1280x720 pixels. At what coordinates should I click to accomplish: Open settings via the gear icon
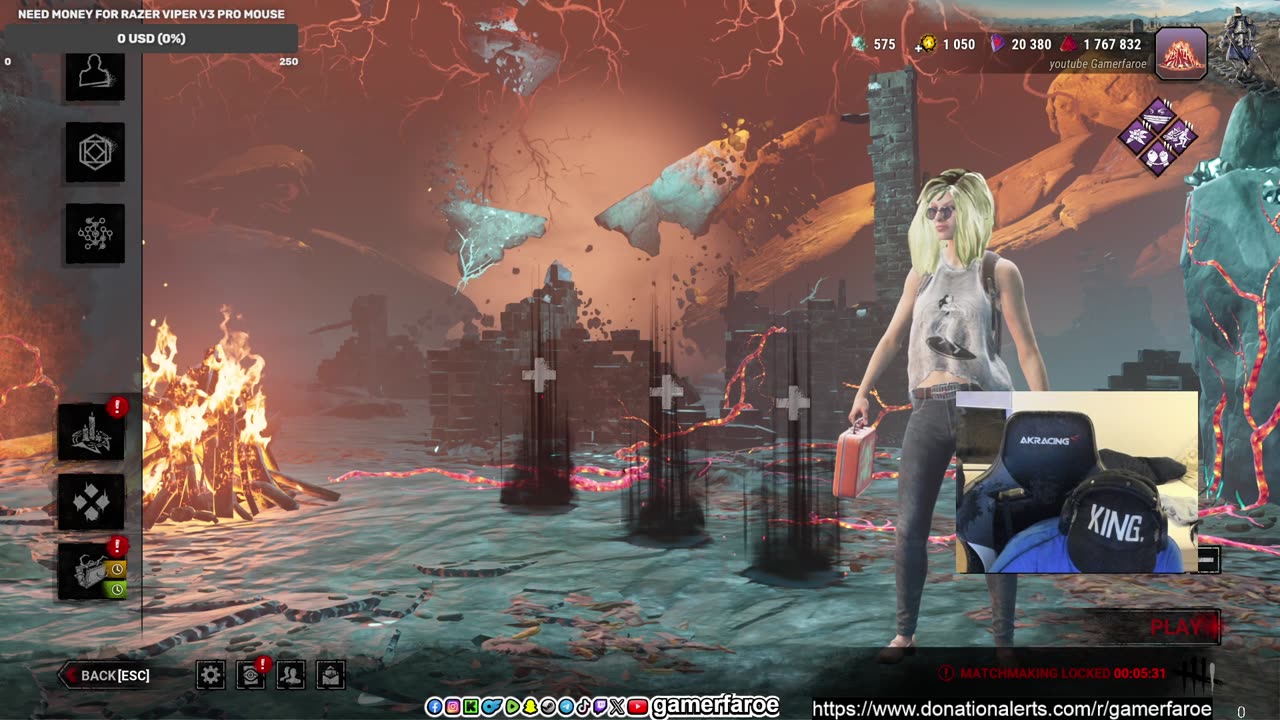click(210, 675)
